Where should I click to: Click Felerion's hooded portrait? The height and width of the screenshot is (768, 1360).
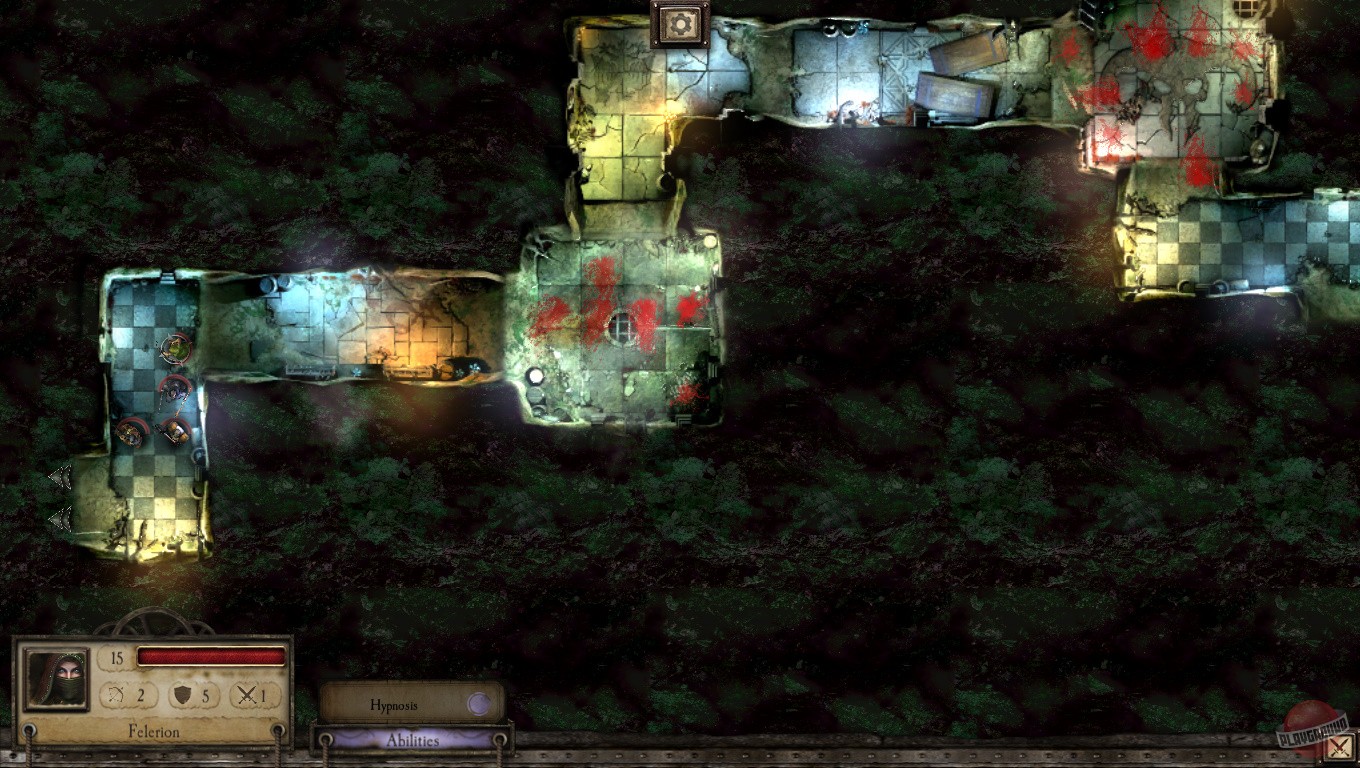coord(55,680)
